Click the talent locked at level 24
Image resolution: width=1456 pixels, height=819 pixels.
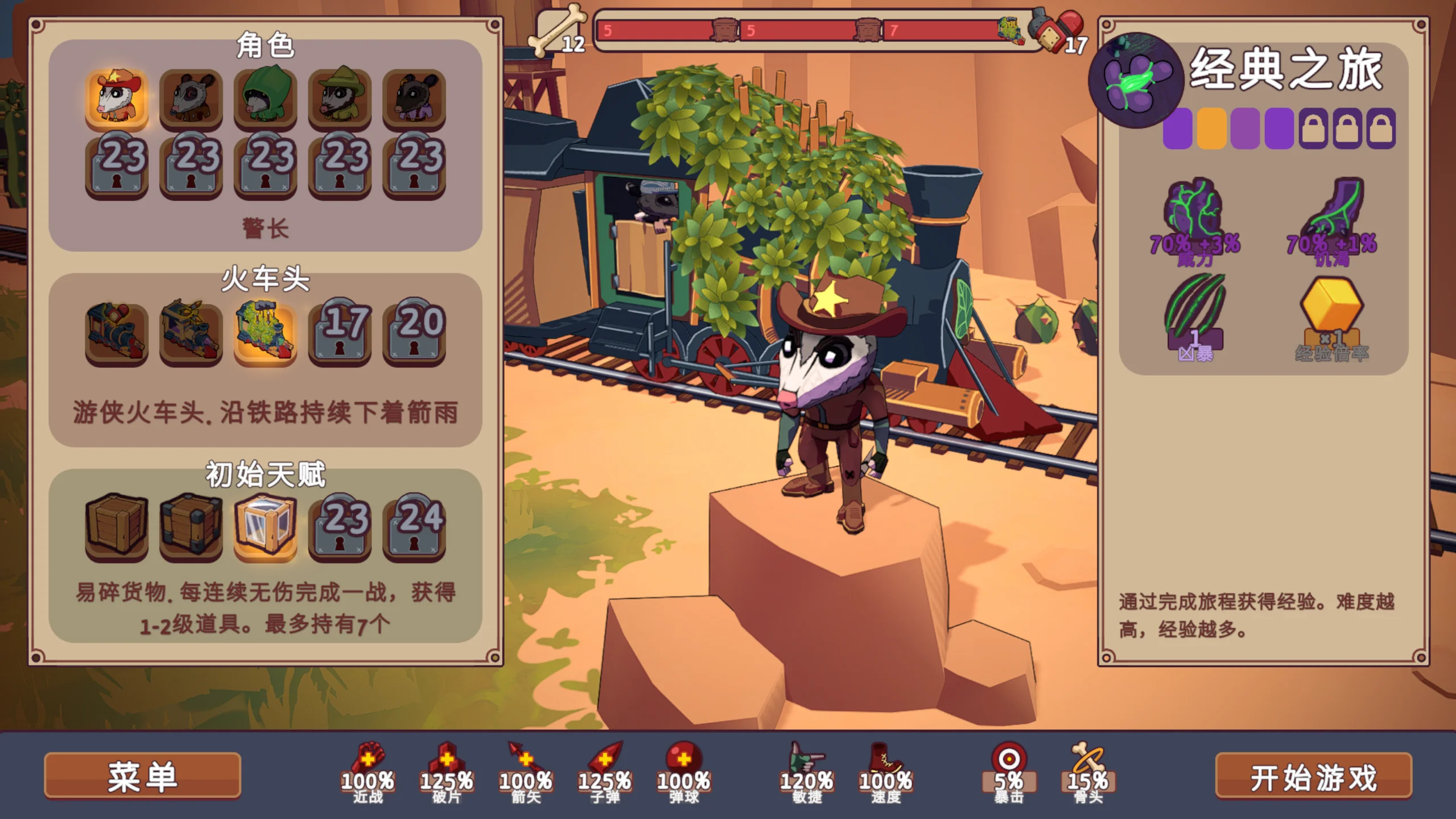pyautogui.click(x=414, y=526)
